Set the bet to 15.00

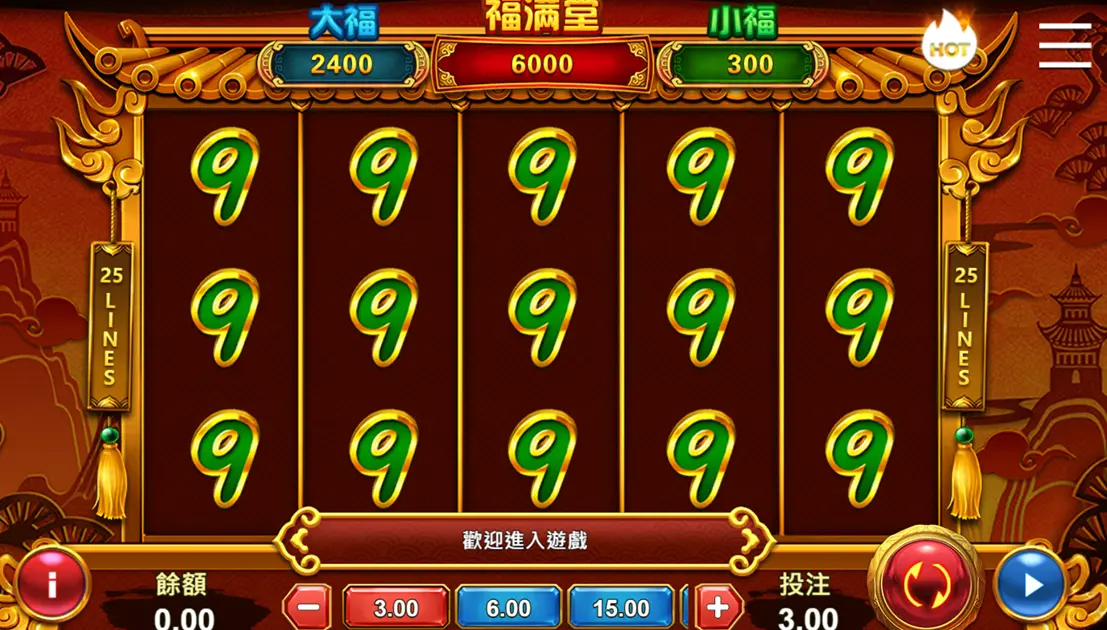click(620, 607)
